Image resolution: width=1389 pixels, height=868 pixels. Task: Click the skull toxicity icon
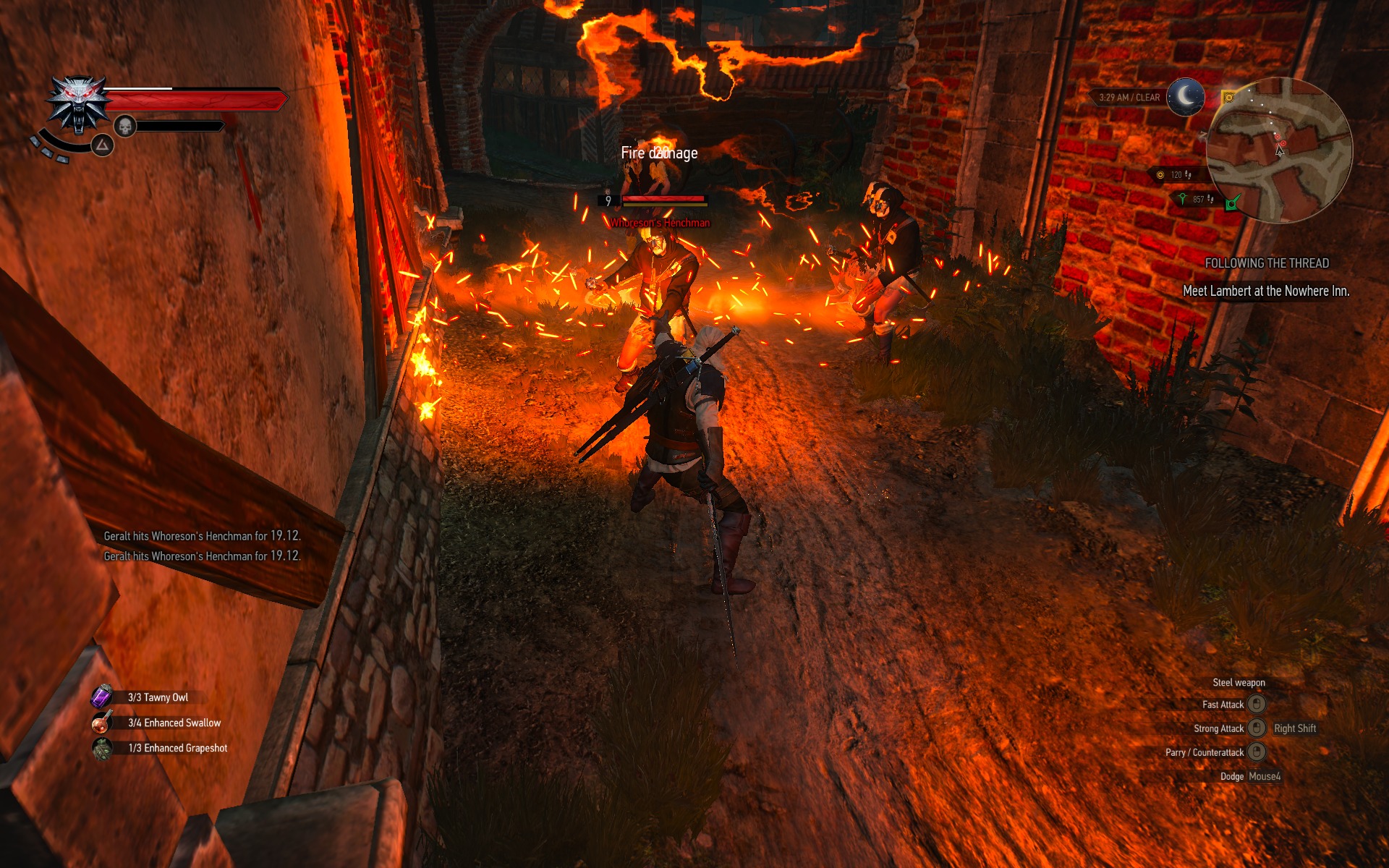(x=125, y=127)
